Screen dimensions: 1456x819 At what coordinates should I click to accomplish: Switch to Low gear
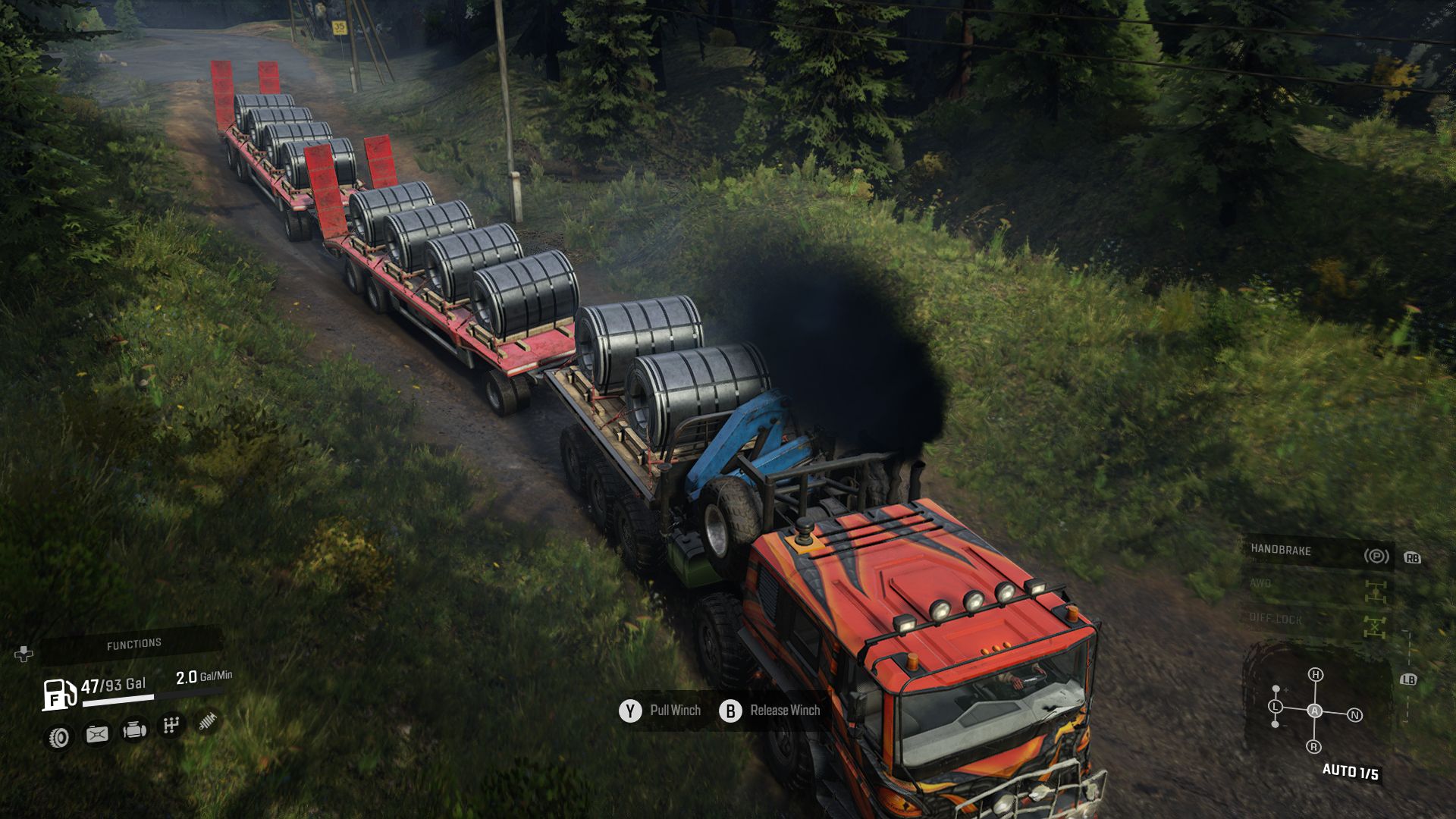pyautogui.click(x=1275, y=706)
